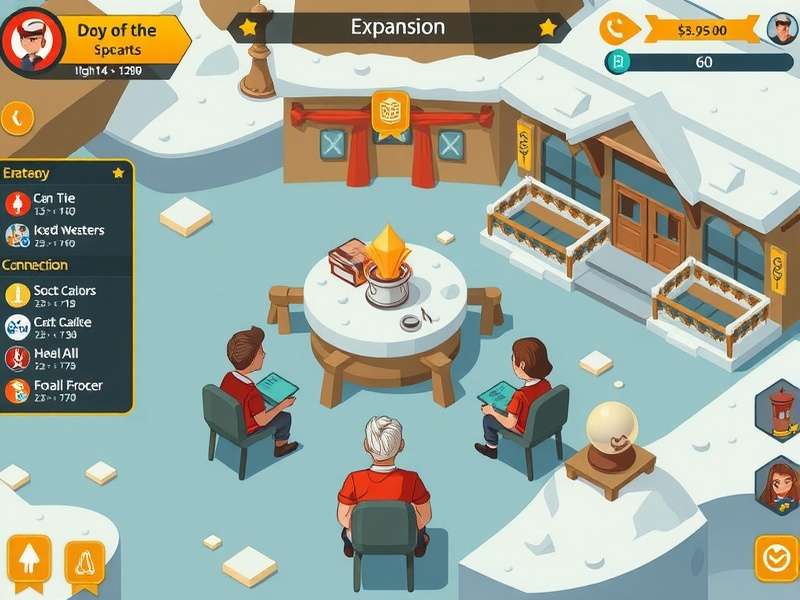Screen dimensions: 800x600
Task: Choose the Soct Calors entry
Action: tap(60, 296)
